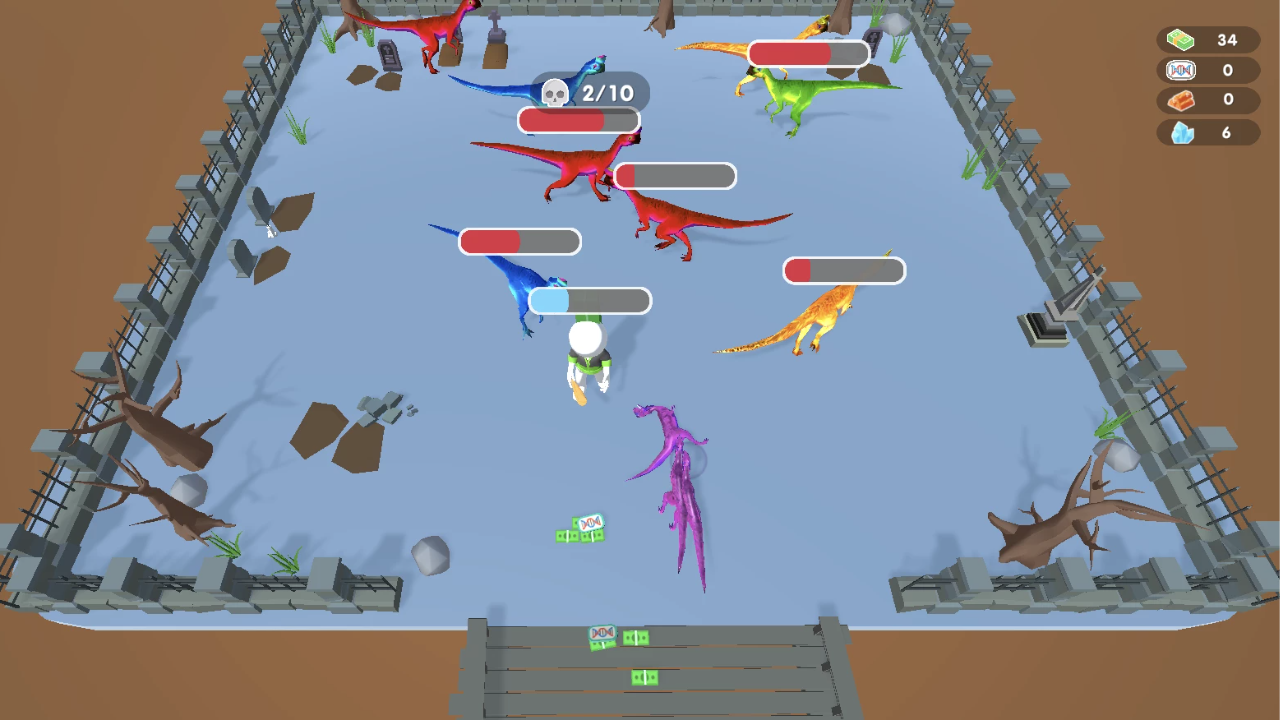Click the orange brick resource icon
The height and width of the screenshot is (720, 1280).
pos(1181,100)
